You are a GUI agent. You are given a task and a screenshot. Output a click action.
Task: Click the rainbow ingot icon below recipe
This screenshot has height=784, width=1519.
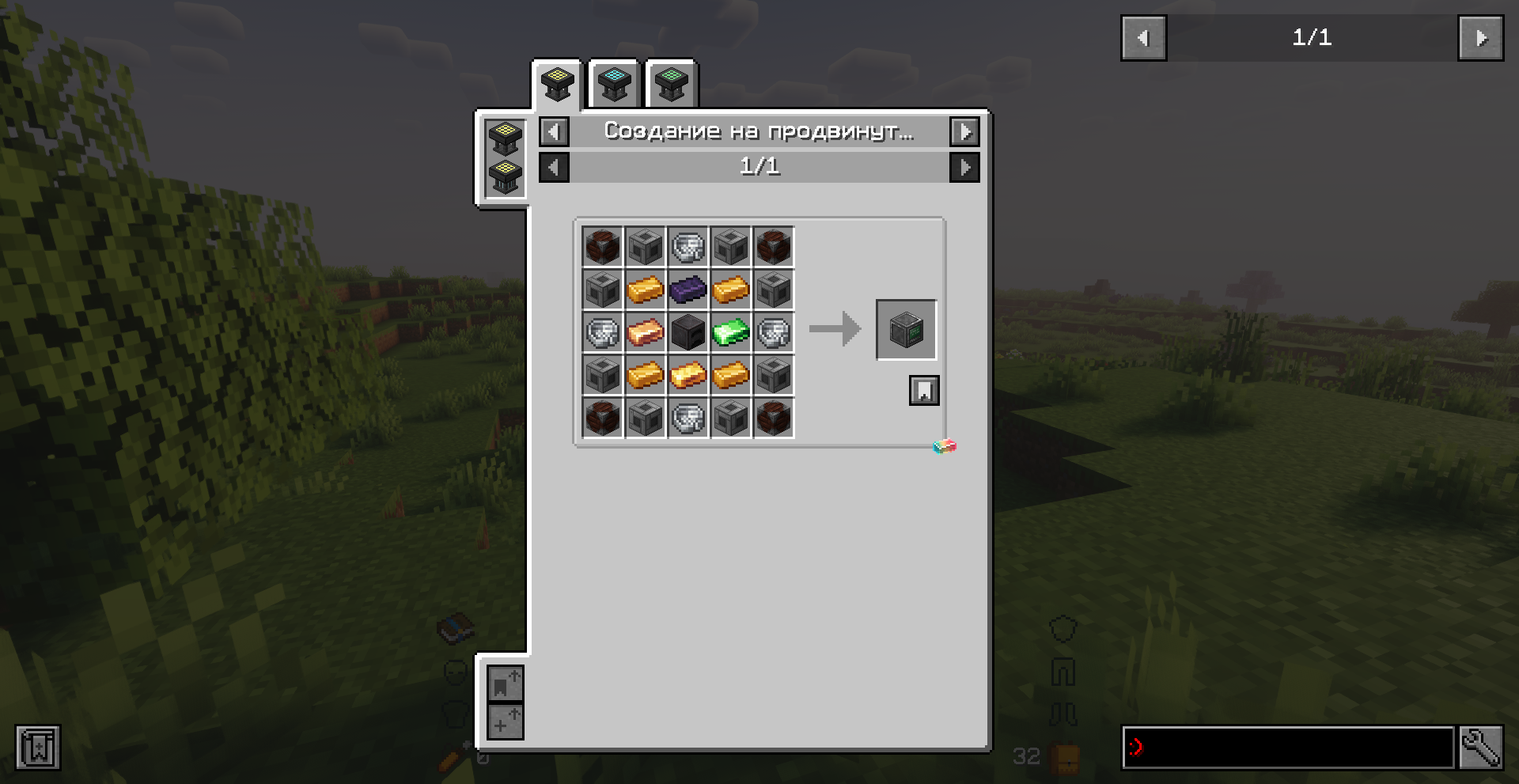point(945,447)
